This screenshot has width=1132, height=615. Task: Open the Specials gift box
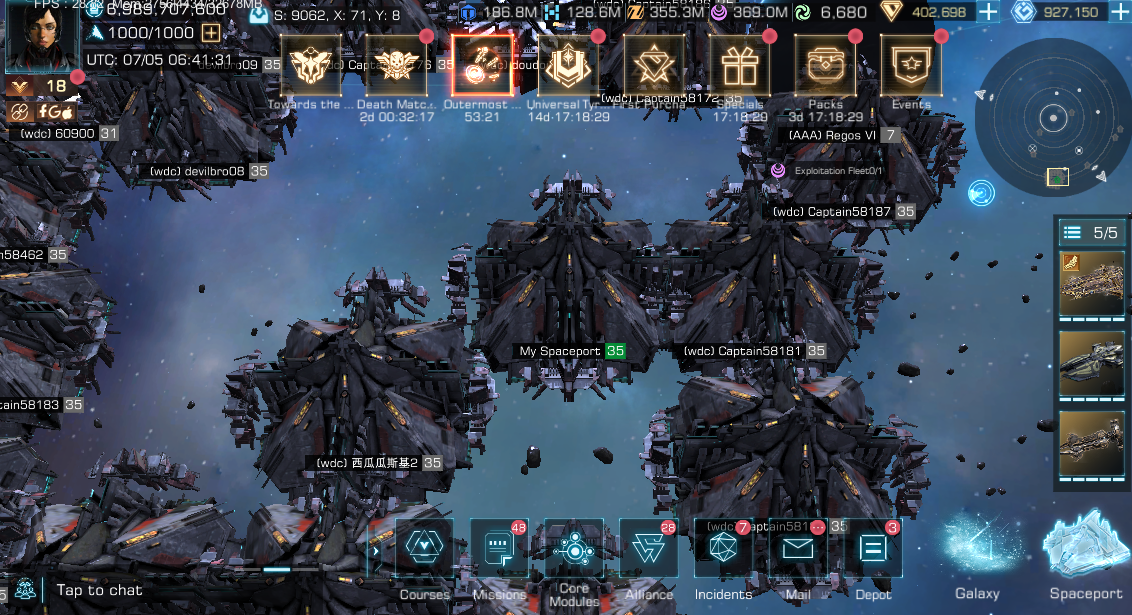tap(740, 66)
